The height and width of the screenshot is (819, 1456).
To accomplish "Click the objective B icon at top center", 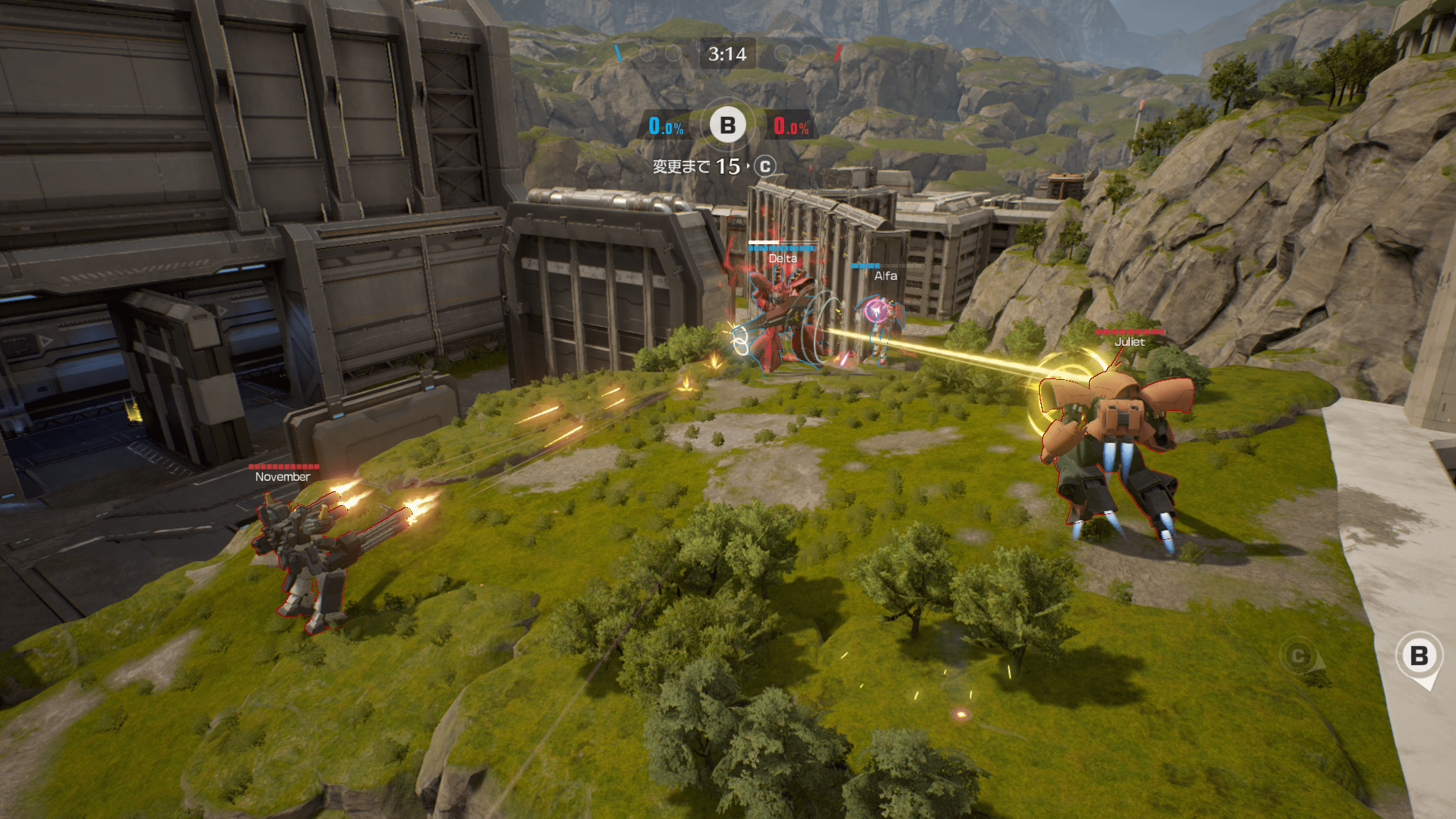I will point(728,125).
